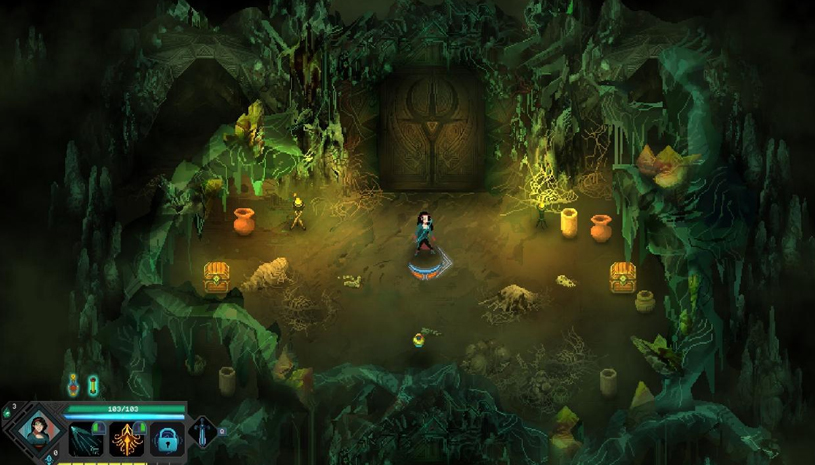Click the heroine's character portrait

coord(40,432)
